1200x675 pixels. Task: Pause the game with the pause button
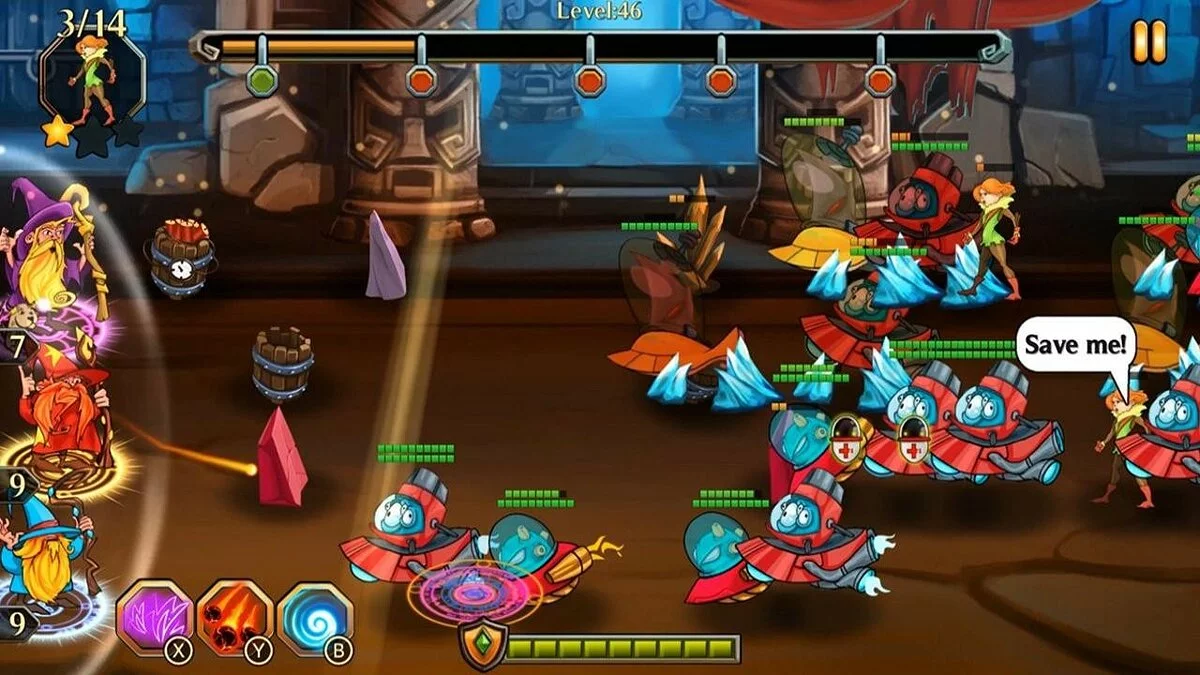tap(1149, 42)
